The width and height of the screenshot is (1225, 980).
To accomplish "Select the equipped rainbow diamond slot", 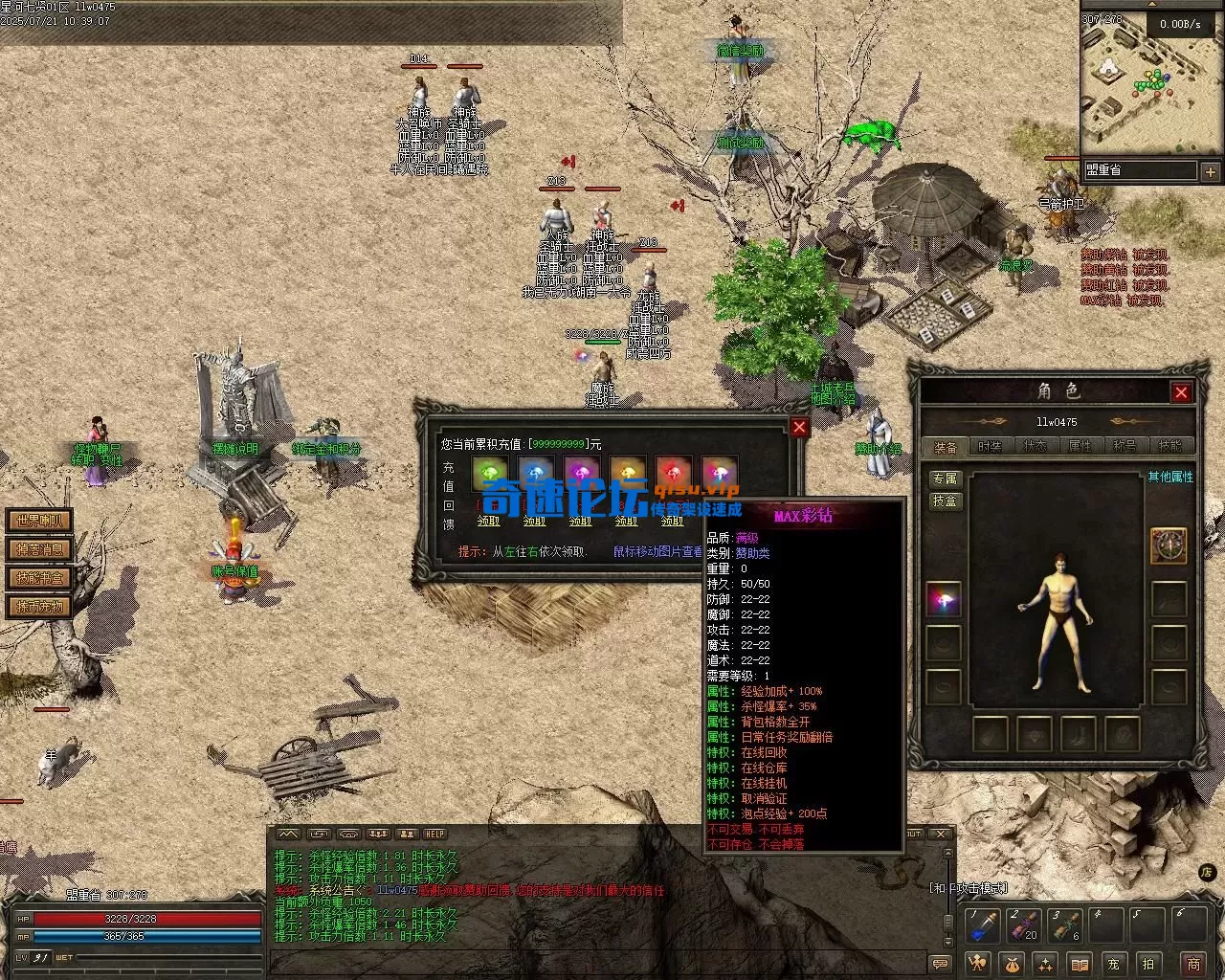I will point(944,600).
